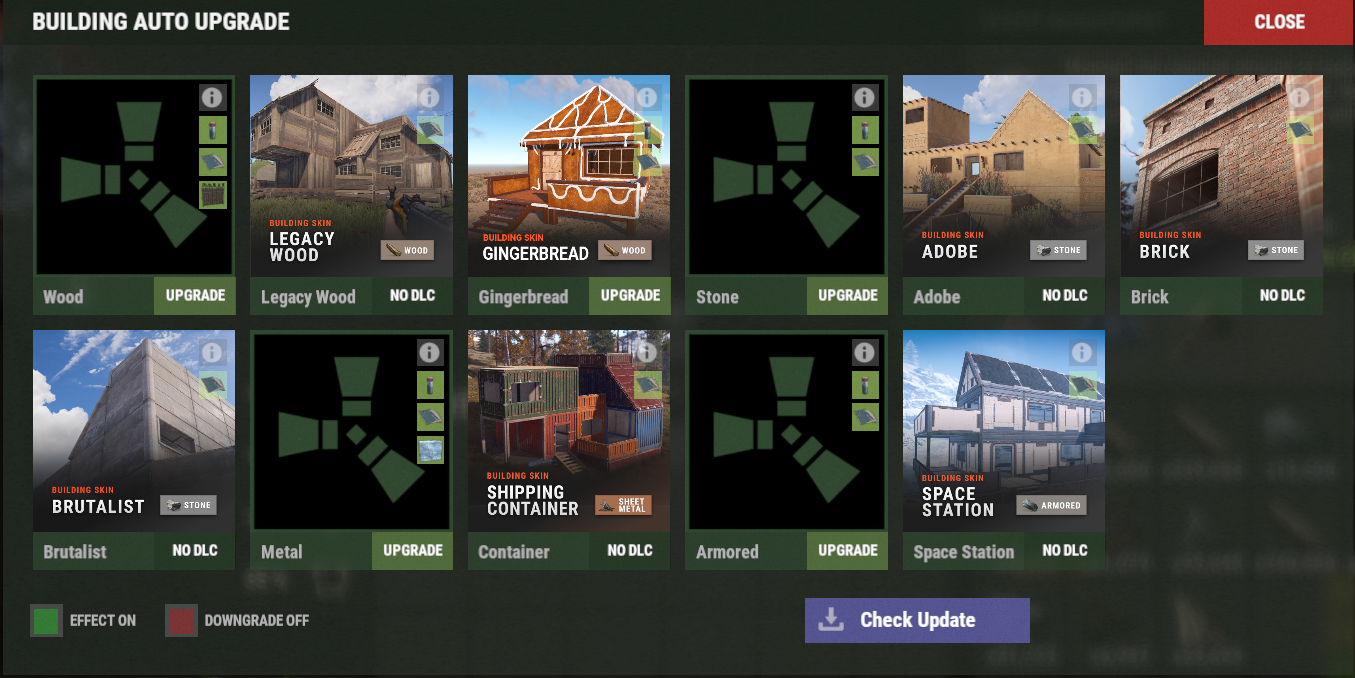Close the Building Auto Upgrade panel
1355x678 pixels.
(x=1278, y=22)
